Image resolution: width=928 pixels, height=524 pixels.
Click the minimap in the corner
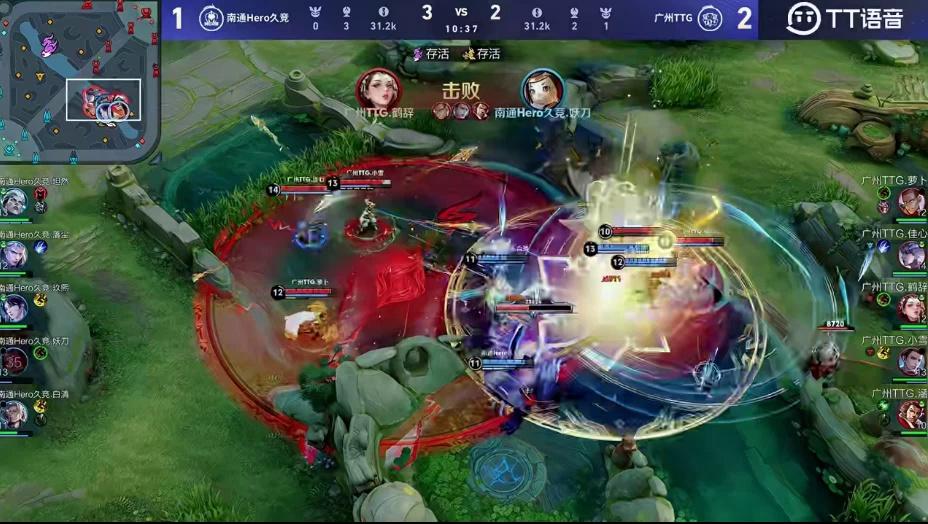(78, 82)
